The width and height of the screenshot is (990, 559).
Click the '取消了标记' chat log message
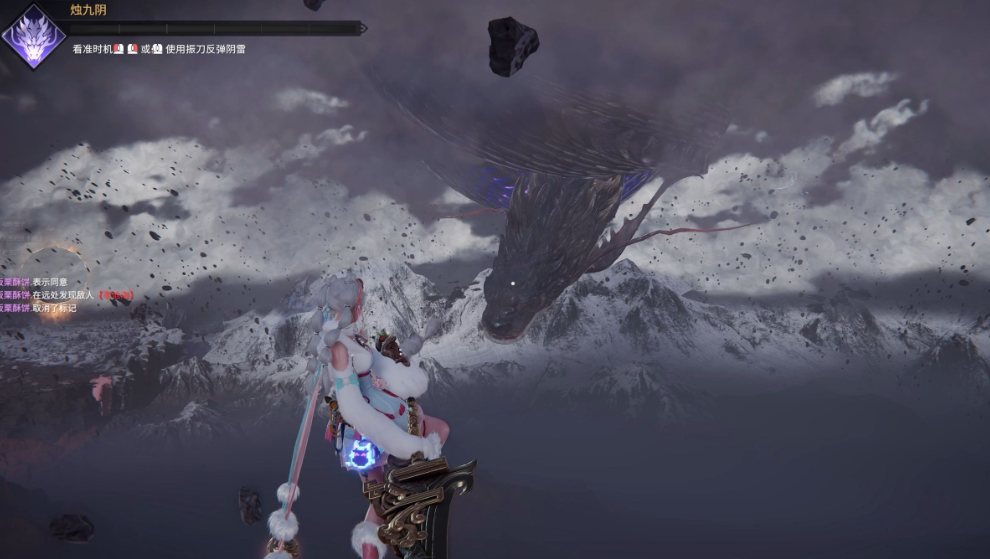click(54, 308)
